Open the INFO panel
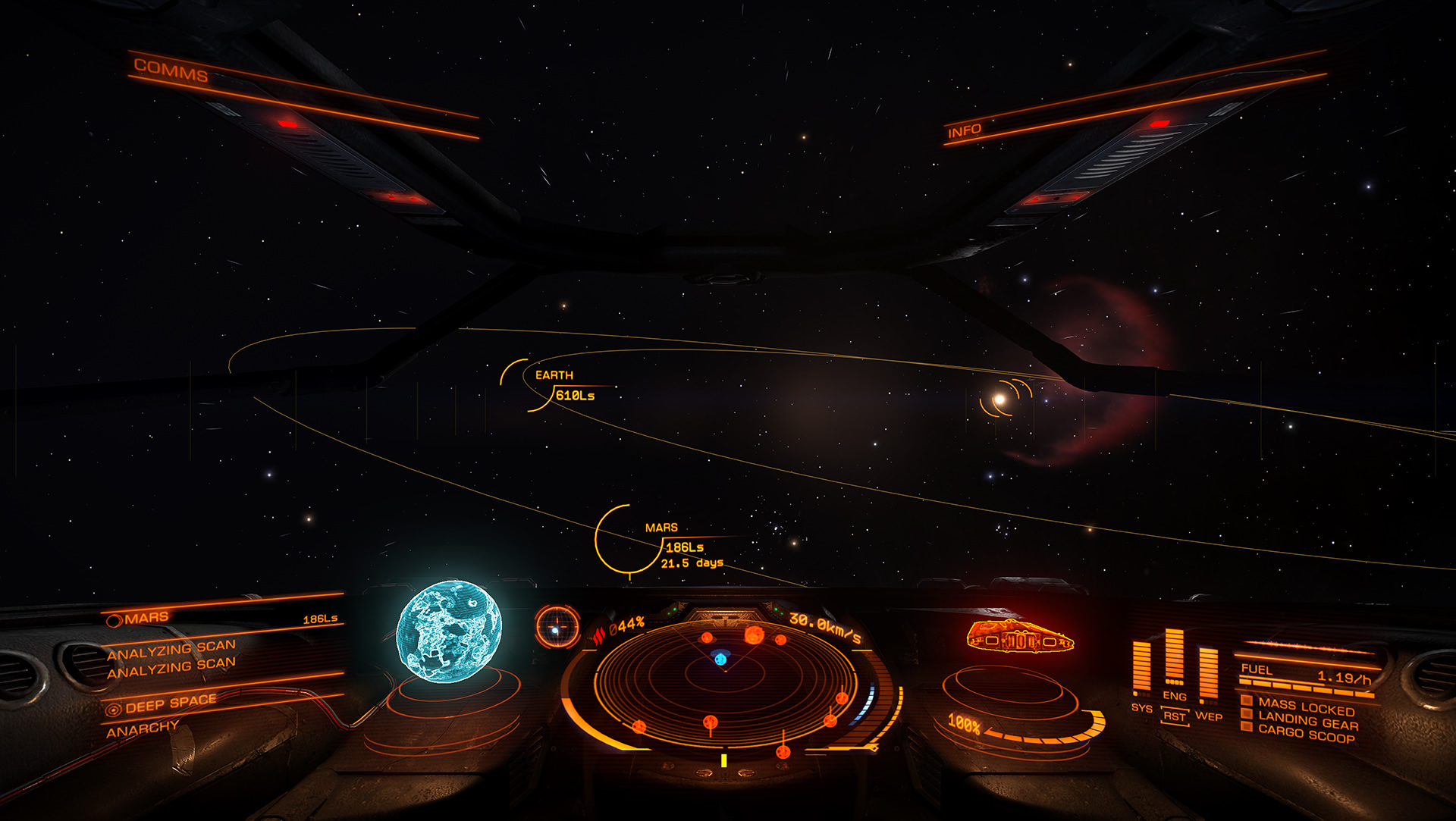 [964, 131]
